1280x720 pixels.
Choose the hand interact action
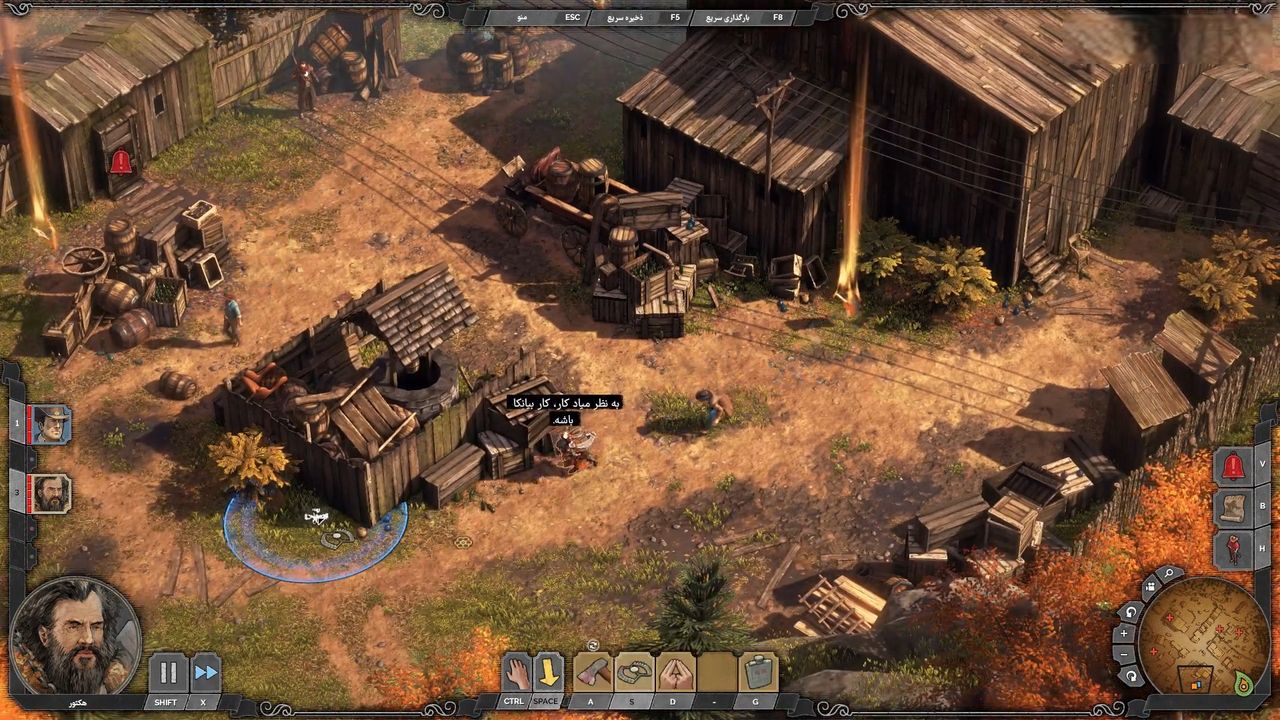click(x=515, y=673)
